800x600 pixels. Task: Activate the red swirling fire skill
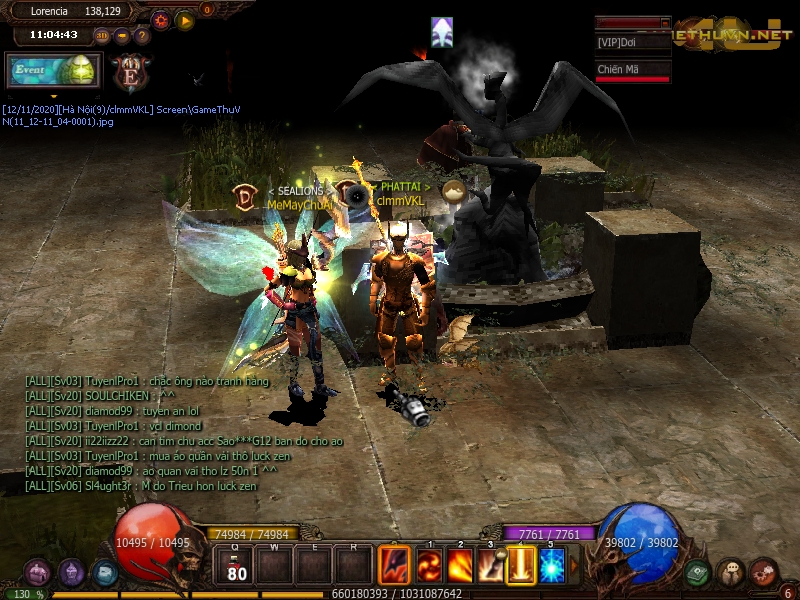[430, 567]
